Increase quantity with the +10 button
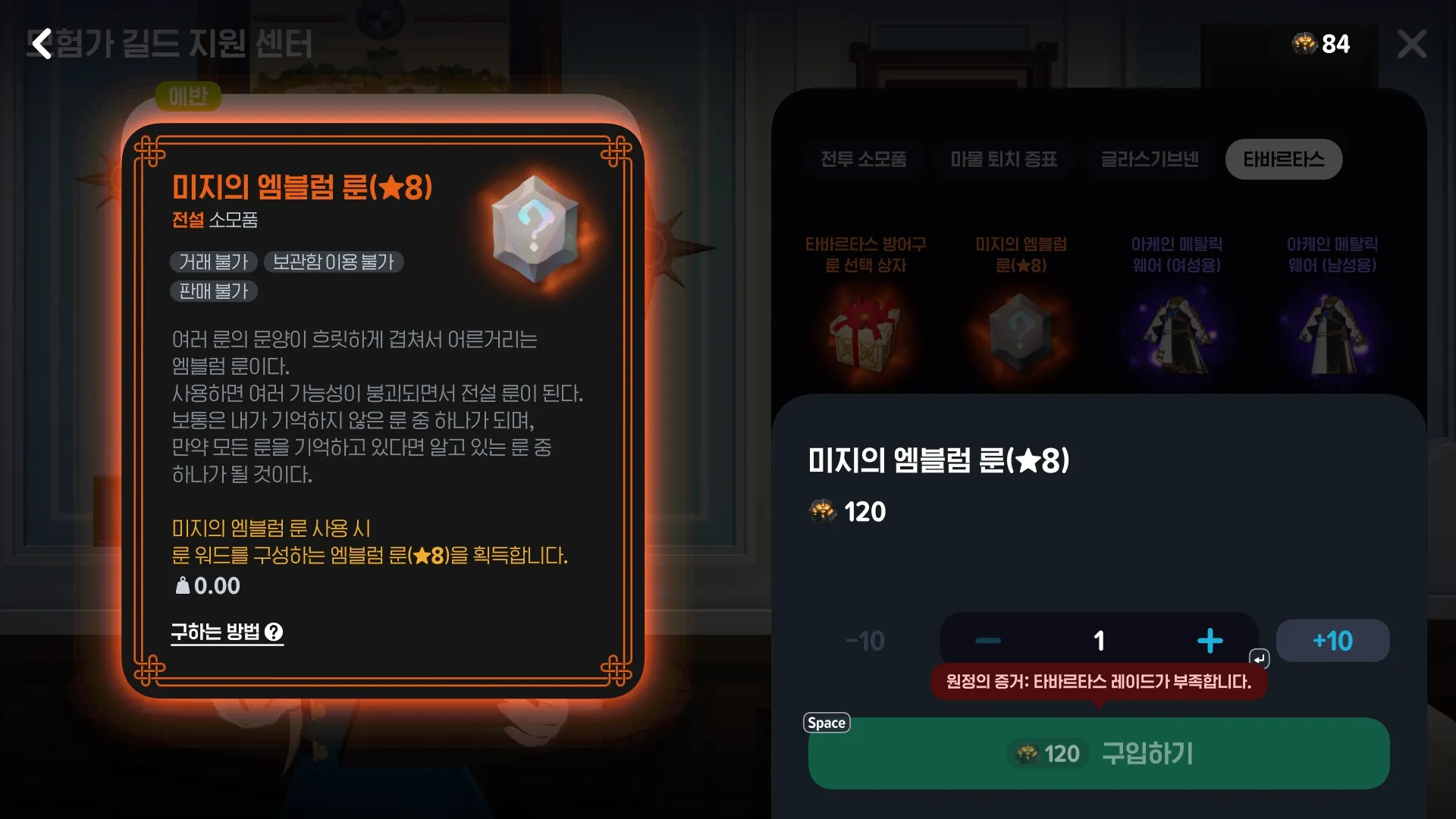Image resolution: width=1456 pixels, height=819 pixels. click(x=1332, y=640)
